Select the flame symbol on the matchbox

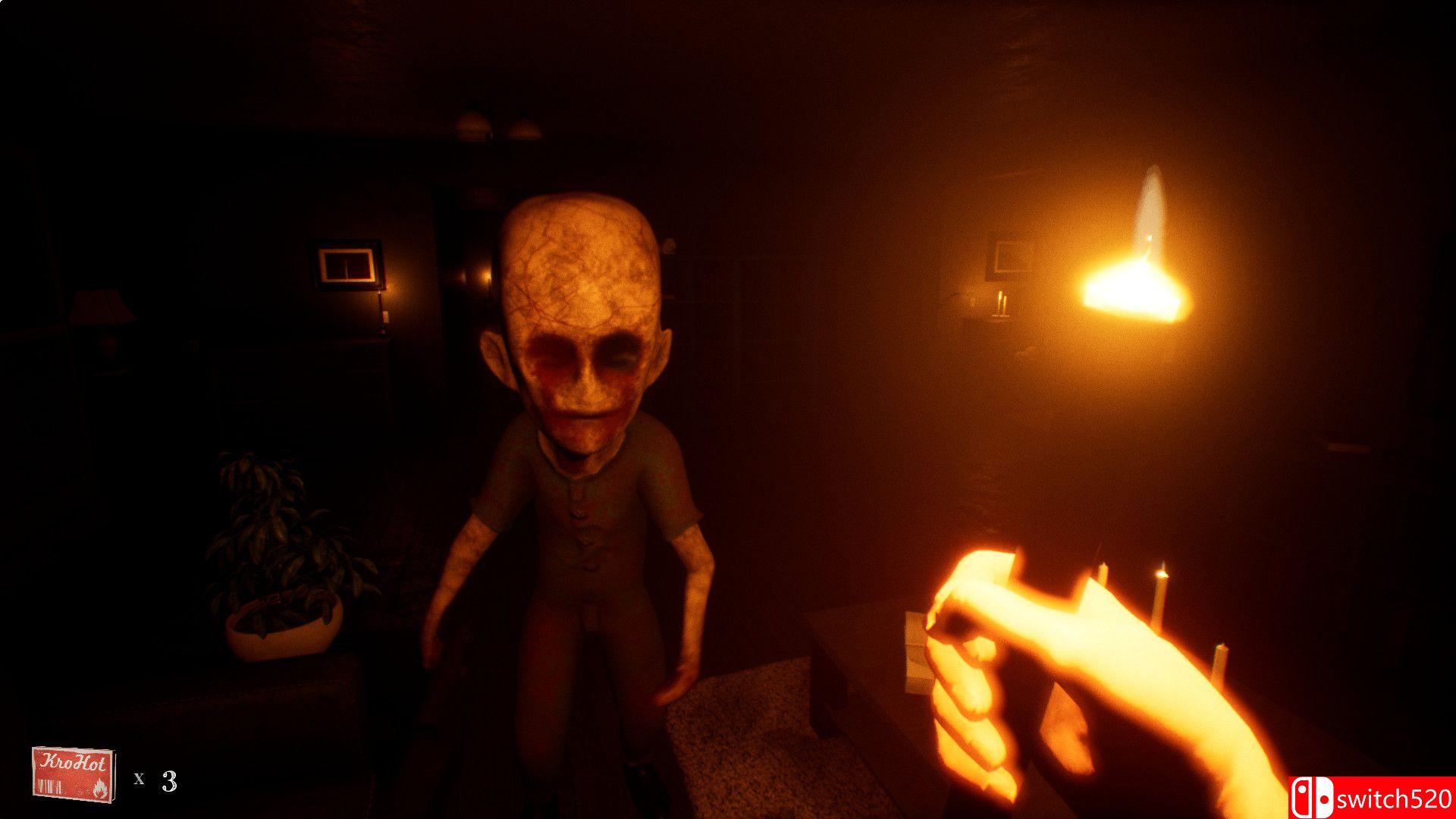coord(102,789)
